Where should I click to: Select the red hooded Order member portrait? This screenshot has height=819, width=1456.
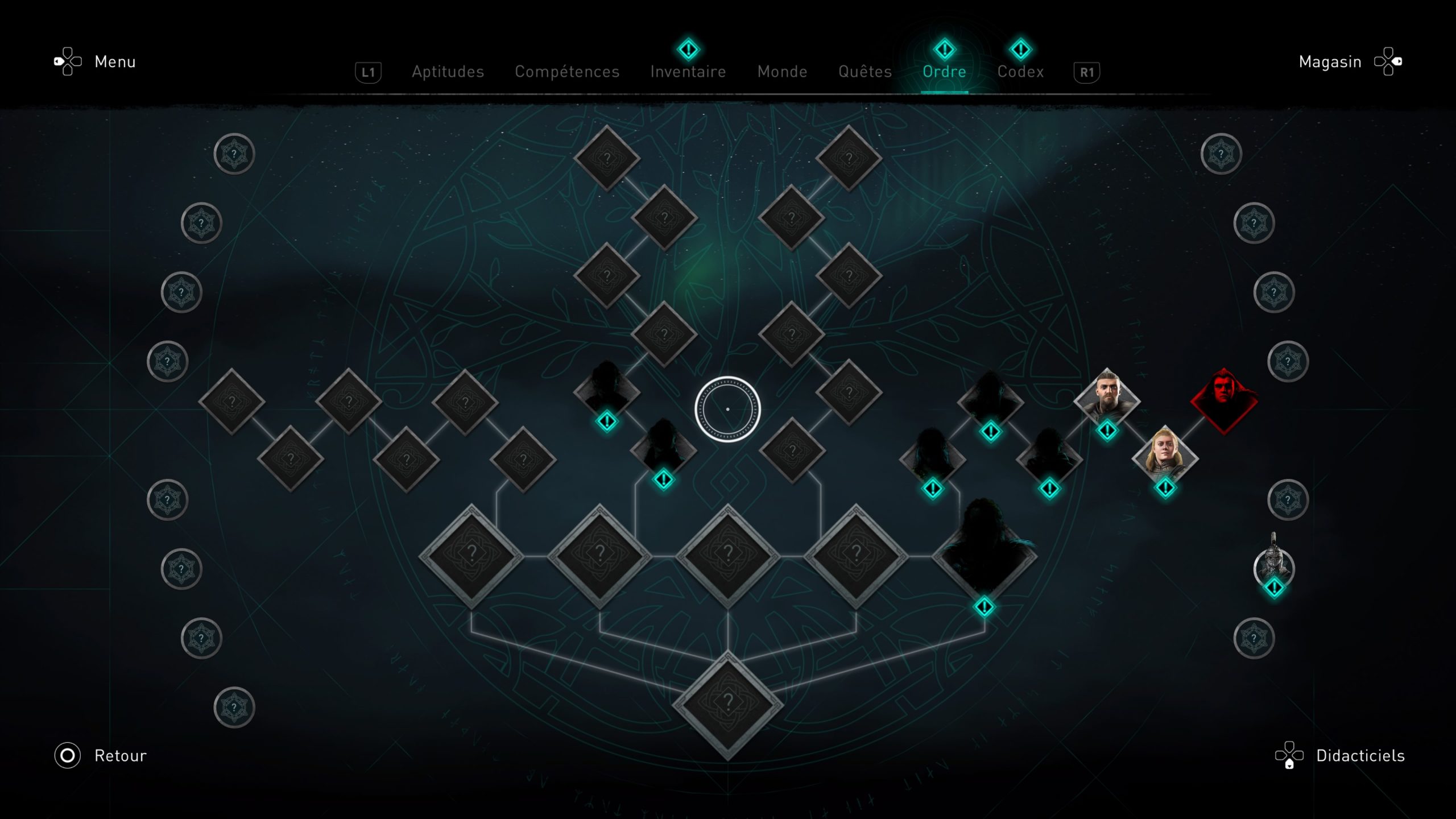click(x=1223, y=400)
